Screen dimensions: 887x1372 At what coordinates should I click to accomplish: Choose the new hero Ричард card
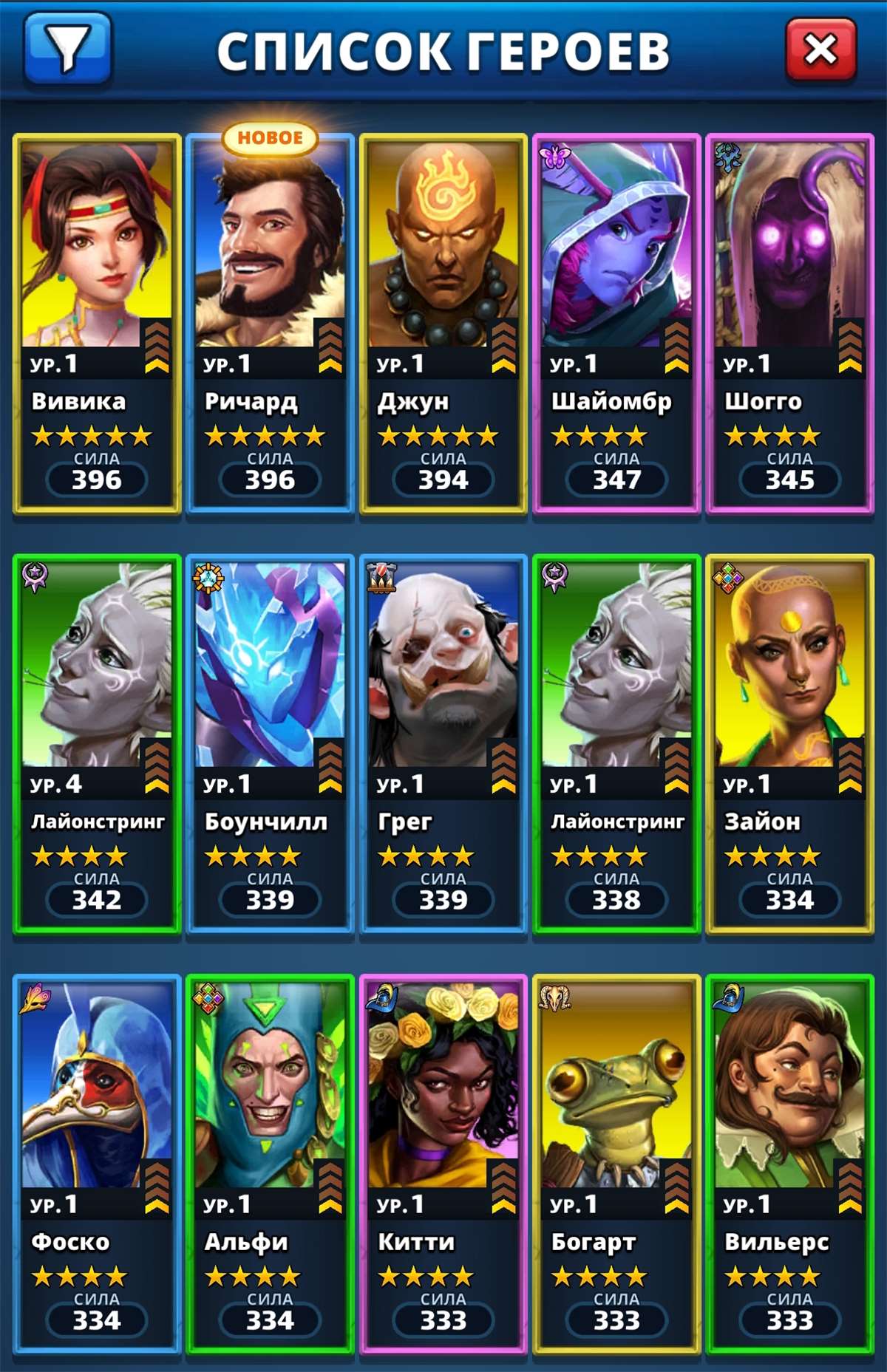coord(270,323)
